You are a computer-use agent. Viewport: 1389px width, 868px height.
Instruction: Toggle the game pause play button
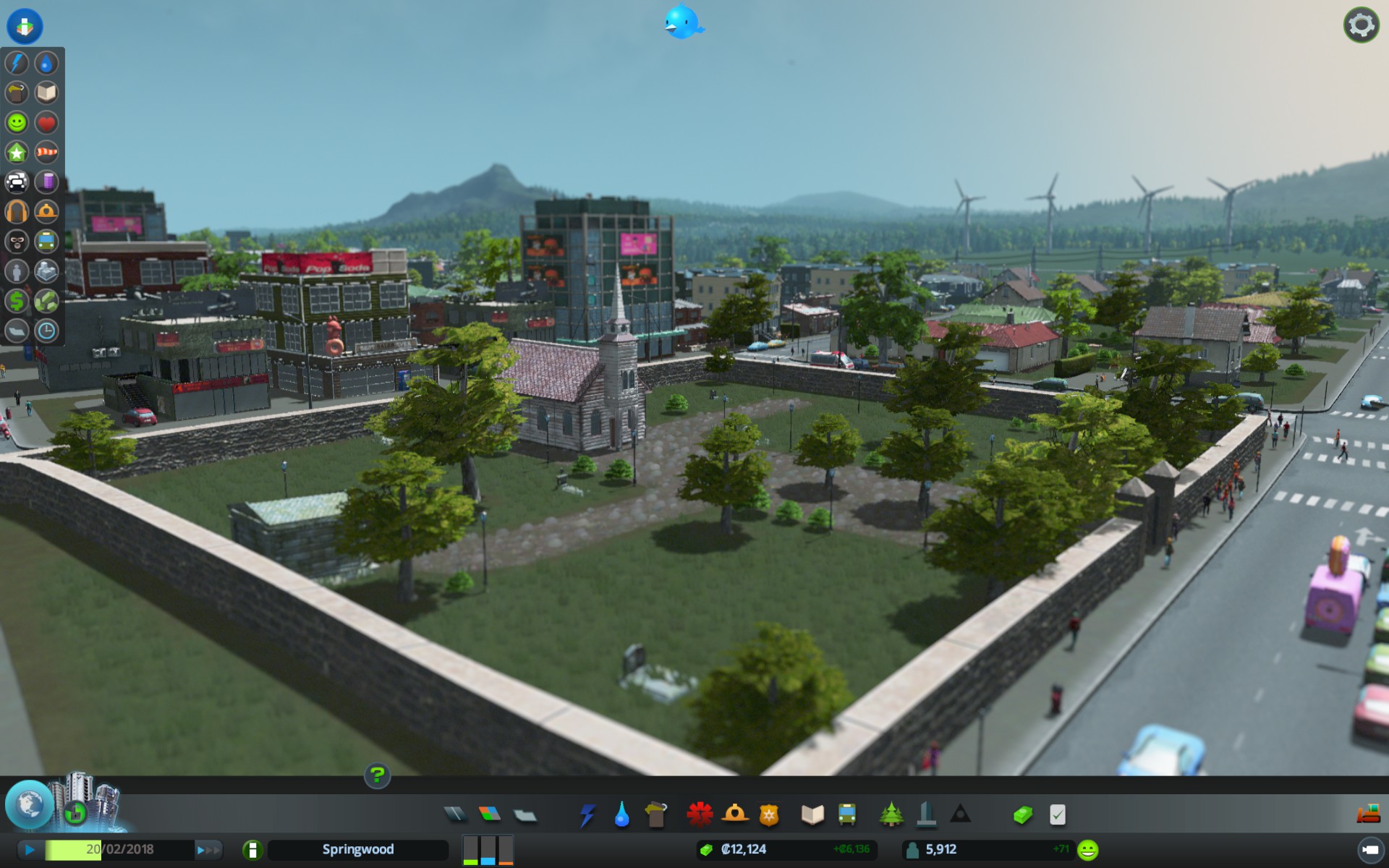pyautogui.click(x=30, y=850)
